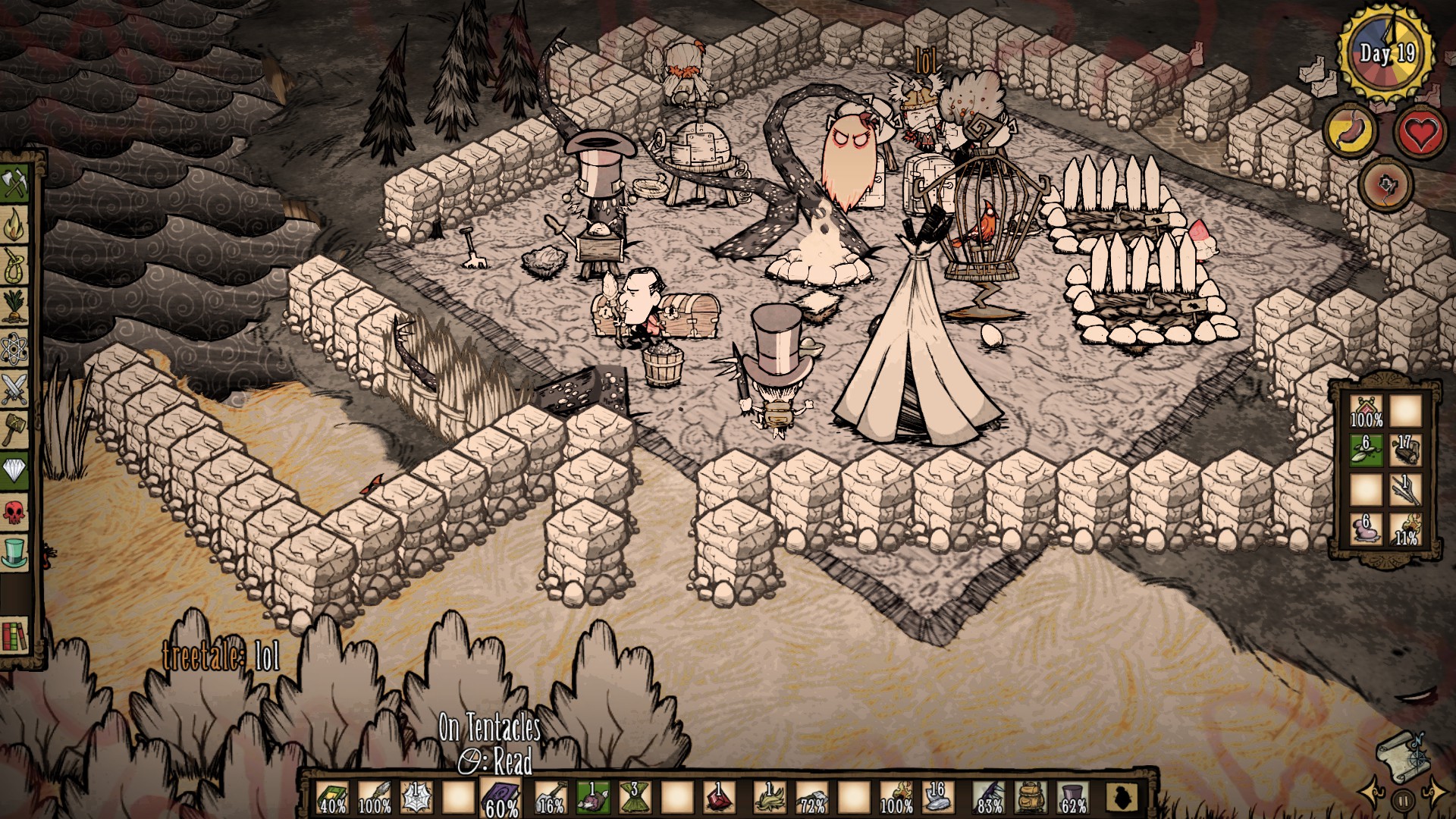Screen dimensions: 1456x819
Task: Select the shovel at 16% durability
Action: coord(550,796)
